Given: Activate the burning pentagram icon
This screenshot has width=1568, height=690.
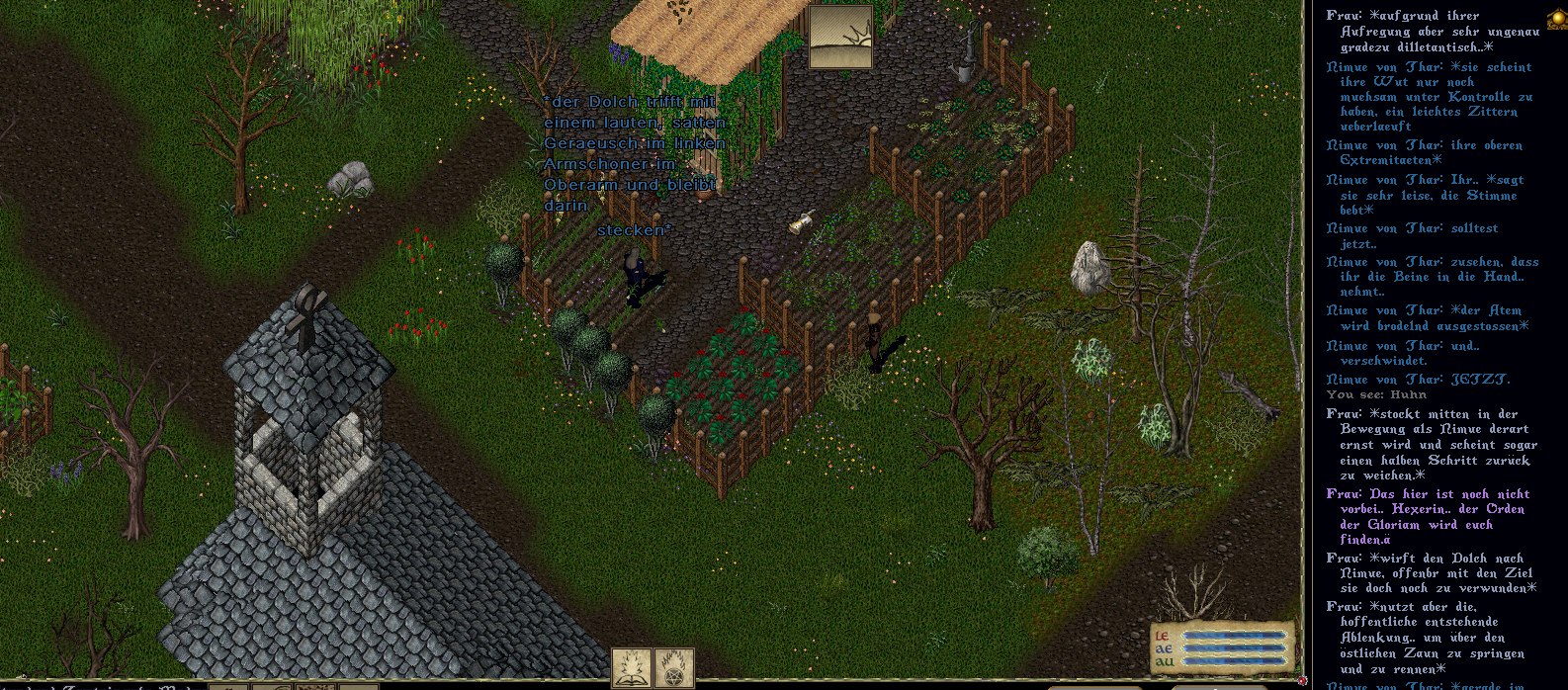Looking at the screenshot, I should (x=675, y=668).
